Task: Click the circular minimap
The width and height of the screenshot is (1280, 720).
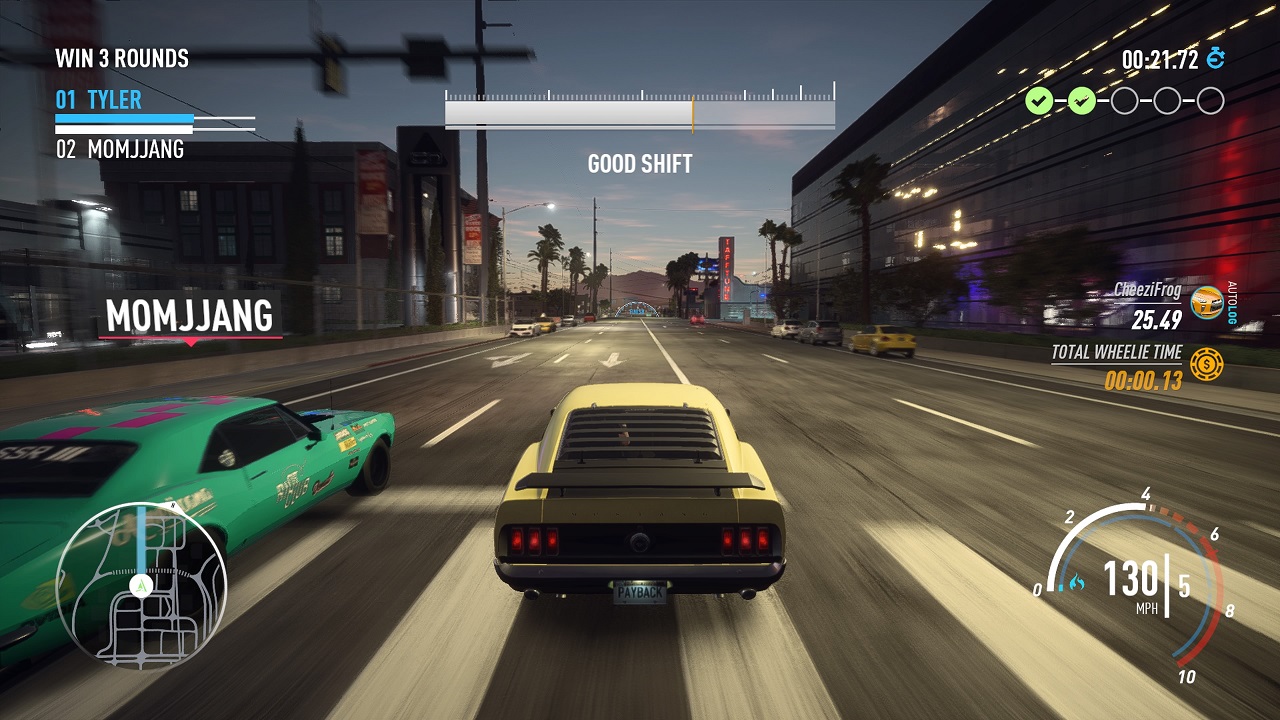Action: click(141, 585)
